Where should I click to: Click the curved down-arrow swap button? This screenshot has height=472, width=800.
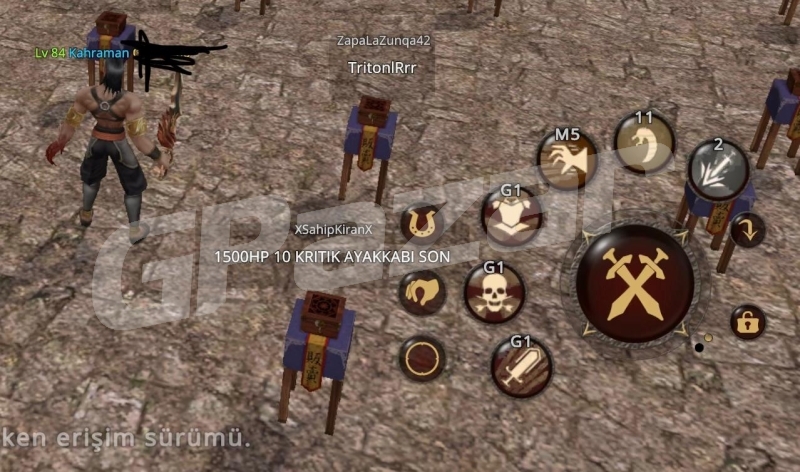coord(747,230)
